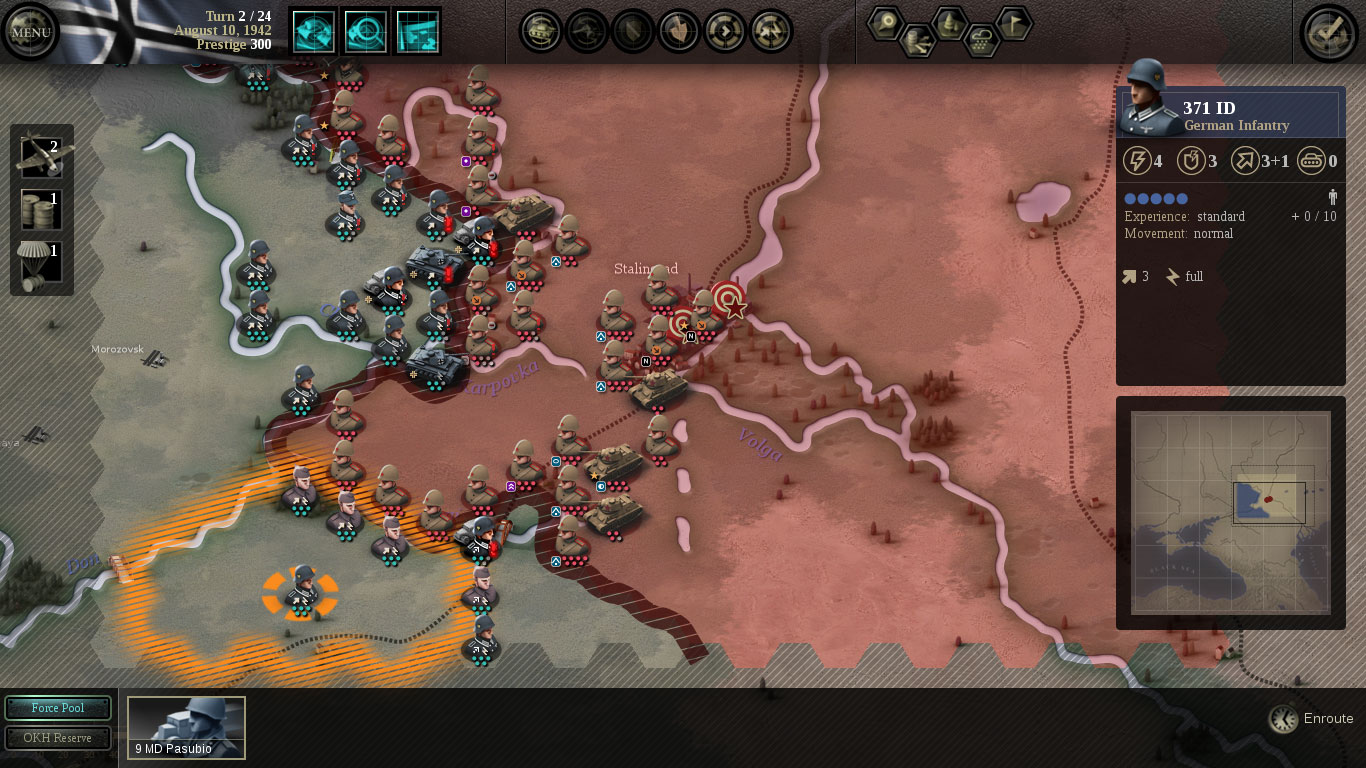Click the strategic map teal icon
This screenshot has width=1366, height=768.
418,31
